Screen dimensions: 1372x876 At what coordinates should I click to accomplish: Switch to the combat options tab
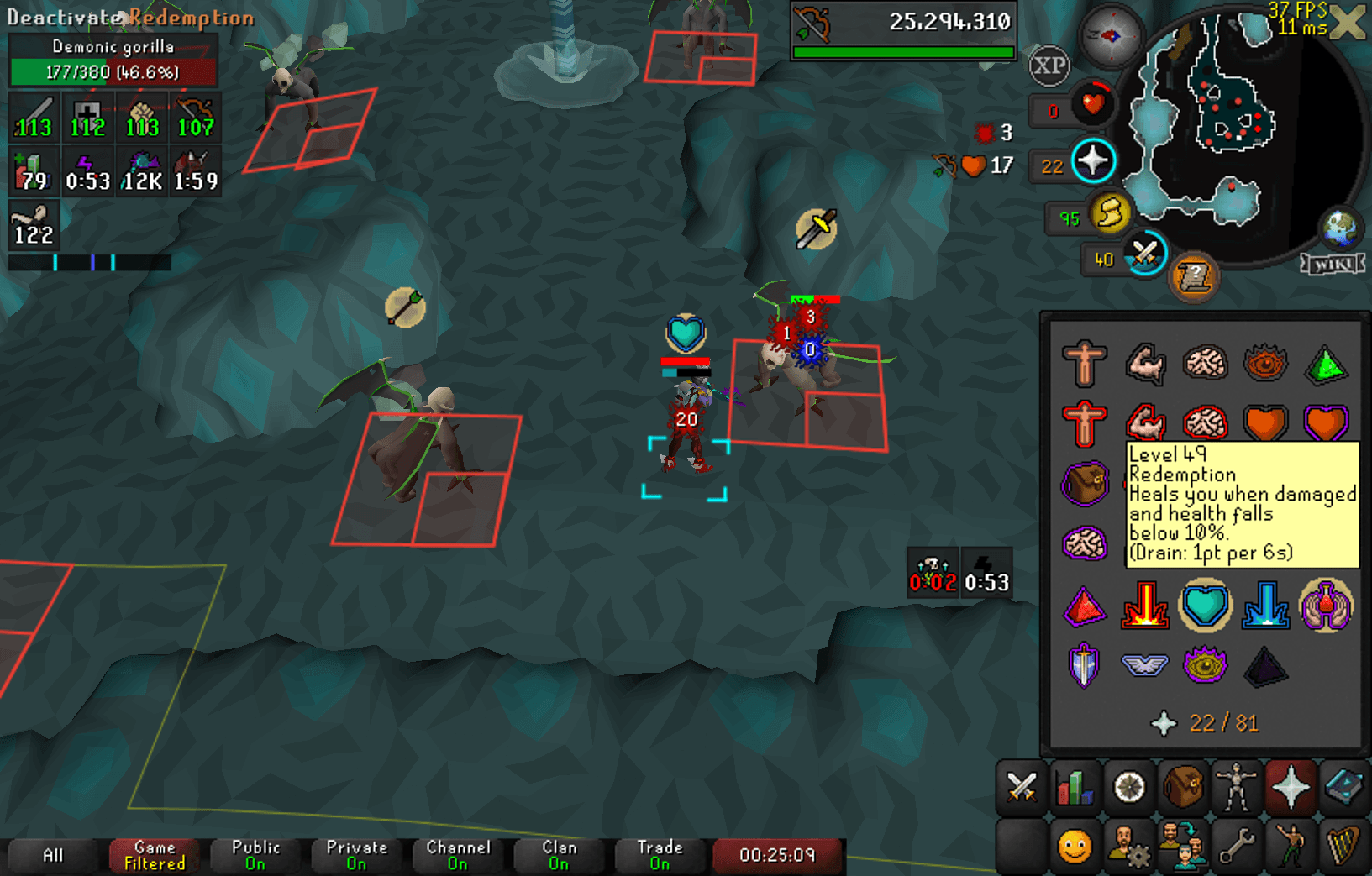click(x=1022, y=788)
